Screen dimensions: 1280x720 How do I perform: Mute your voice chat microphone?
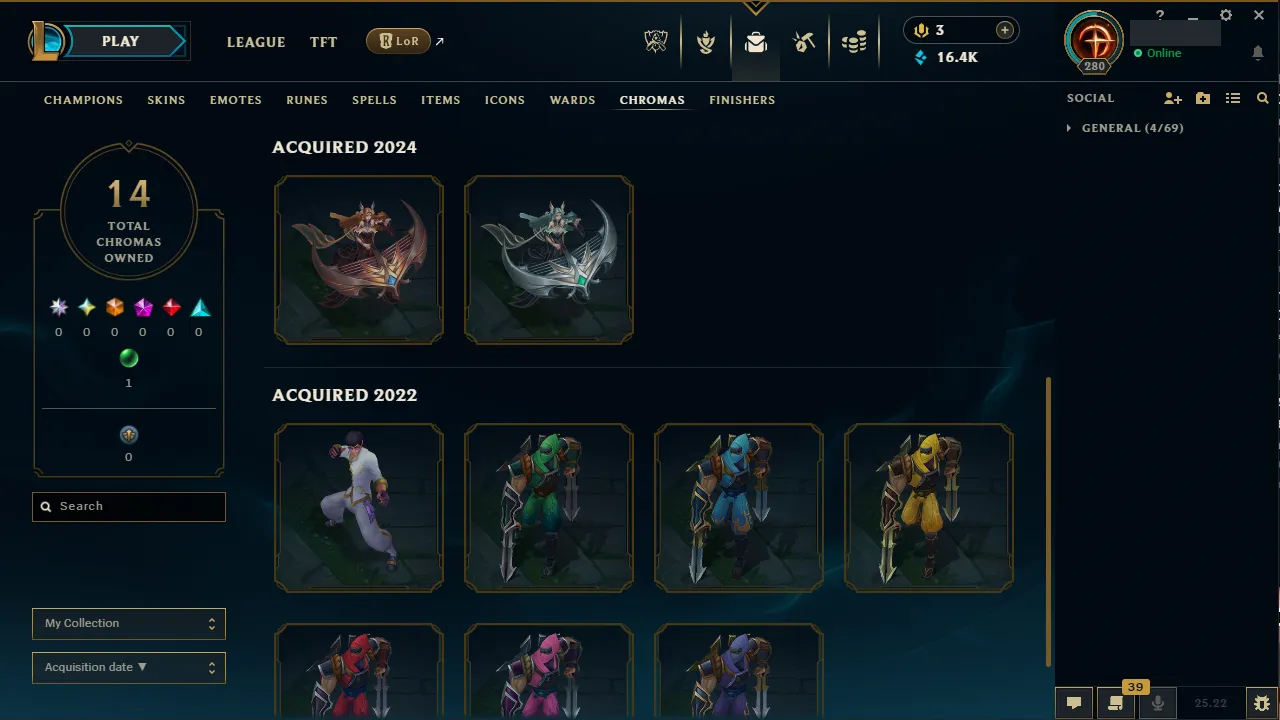point(1157,702)
